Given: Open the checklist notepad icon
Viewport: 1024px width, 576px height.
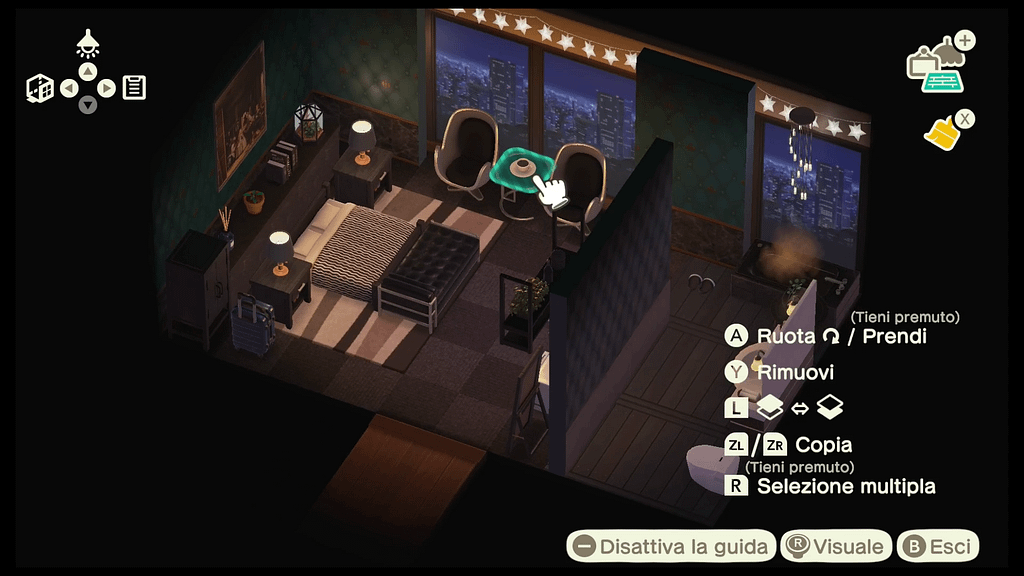Looking at the screenshot, I should [134, 88].
